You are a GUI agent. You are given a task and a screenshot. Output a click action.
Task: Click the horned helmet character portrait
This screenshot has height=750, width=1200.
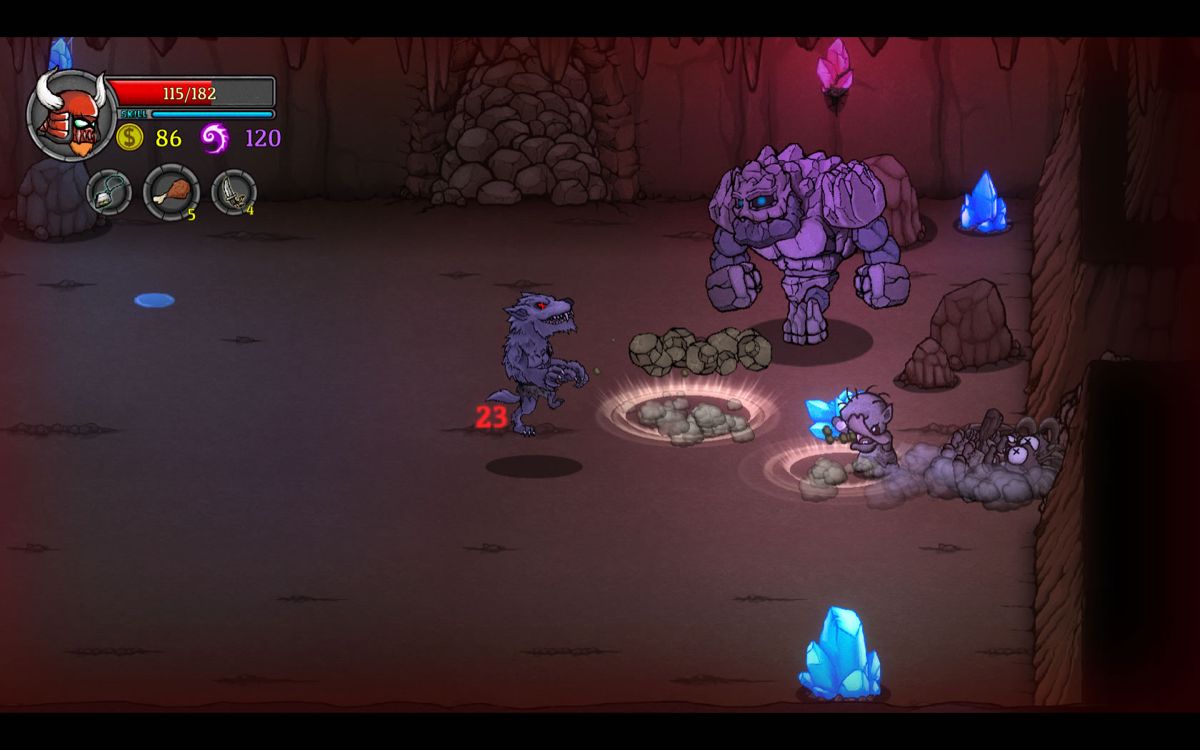[x=71, y=114]
